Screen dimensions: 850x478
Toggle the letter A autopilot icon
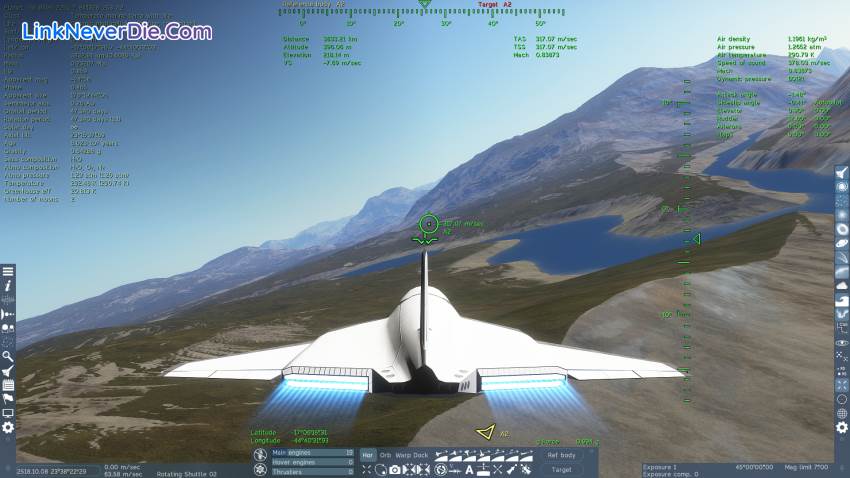pos(469,469)
